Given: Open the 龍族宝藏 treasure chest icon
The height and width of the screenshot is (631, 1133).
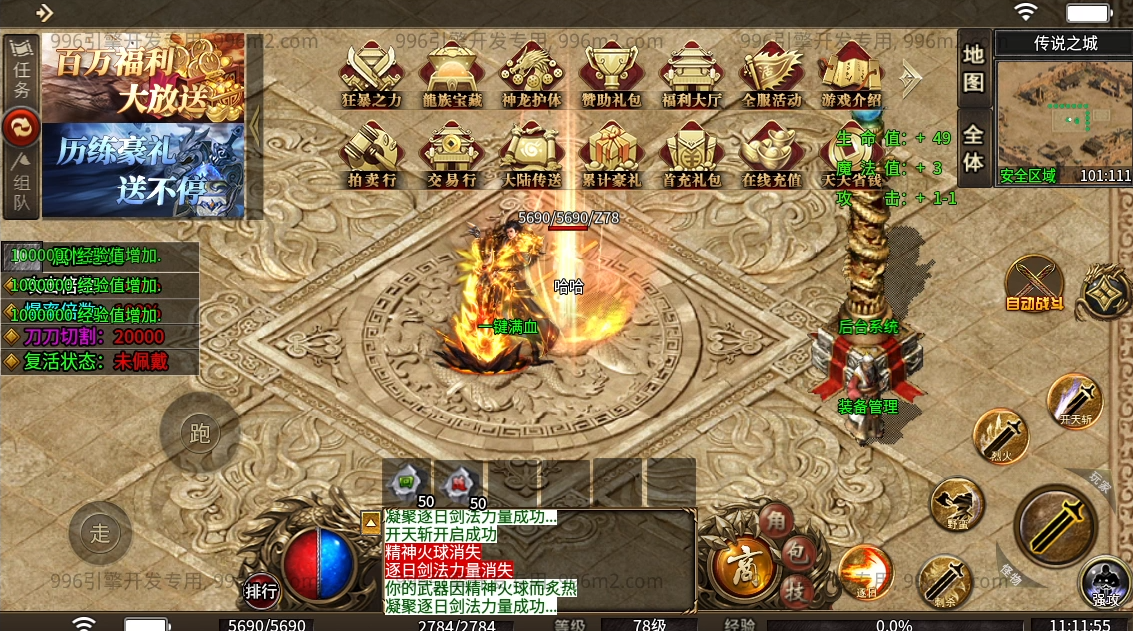Looking at the screenshot, I should (451, 73).
